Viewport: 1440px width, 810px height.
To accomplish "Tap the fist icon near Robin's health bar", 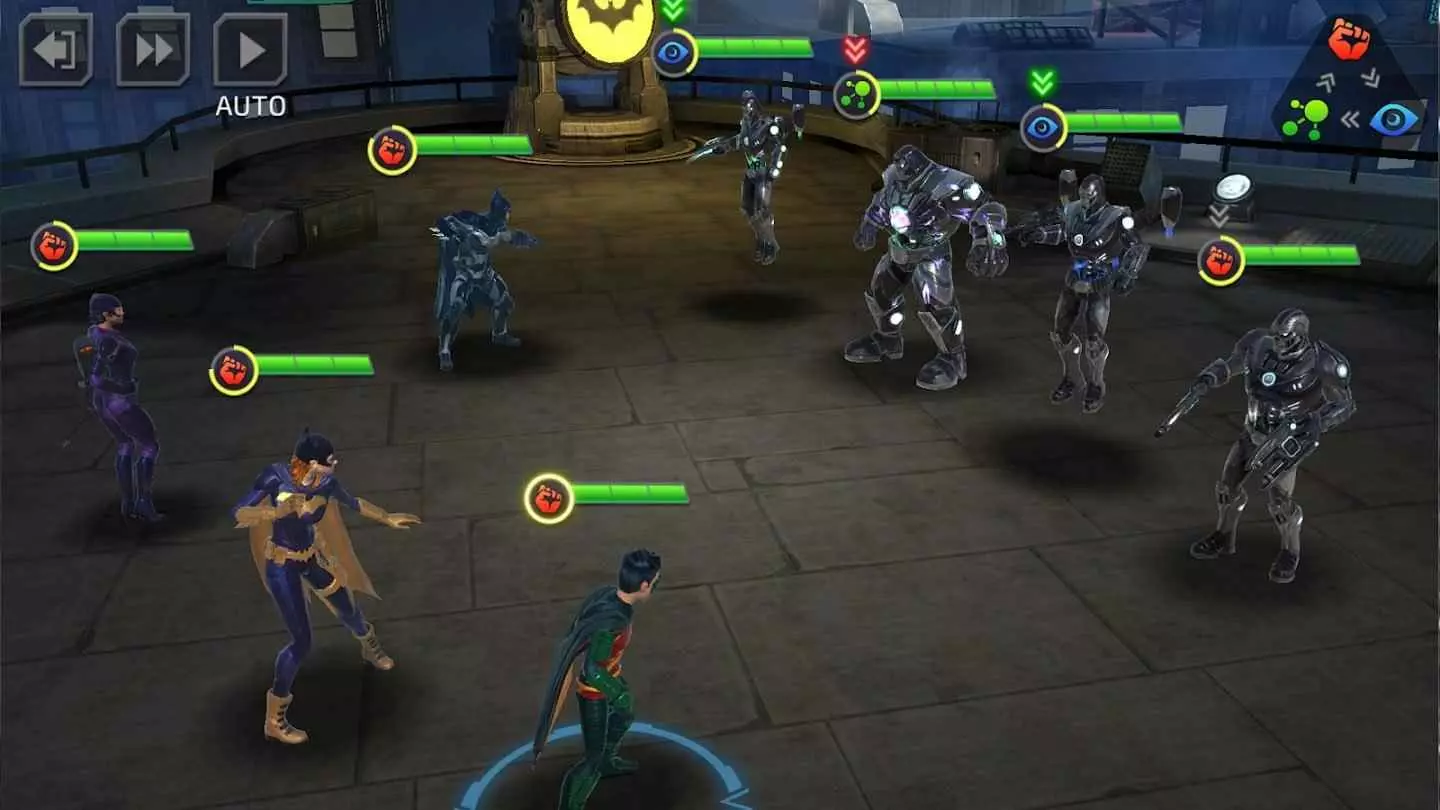I will (x=547, y=496).
